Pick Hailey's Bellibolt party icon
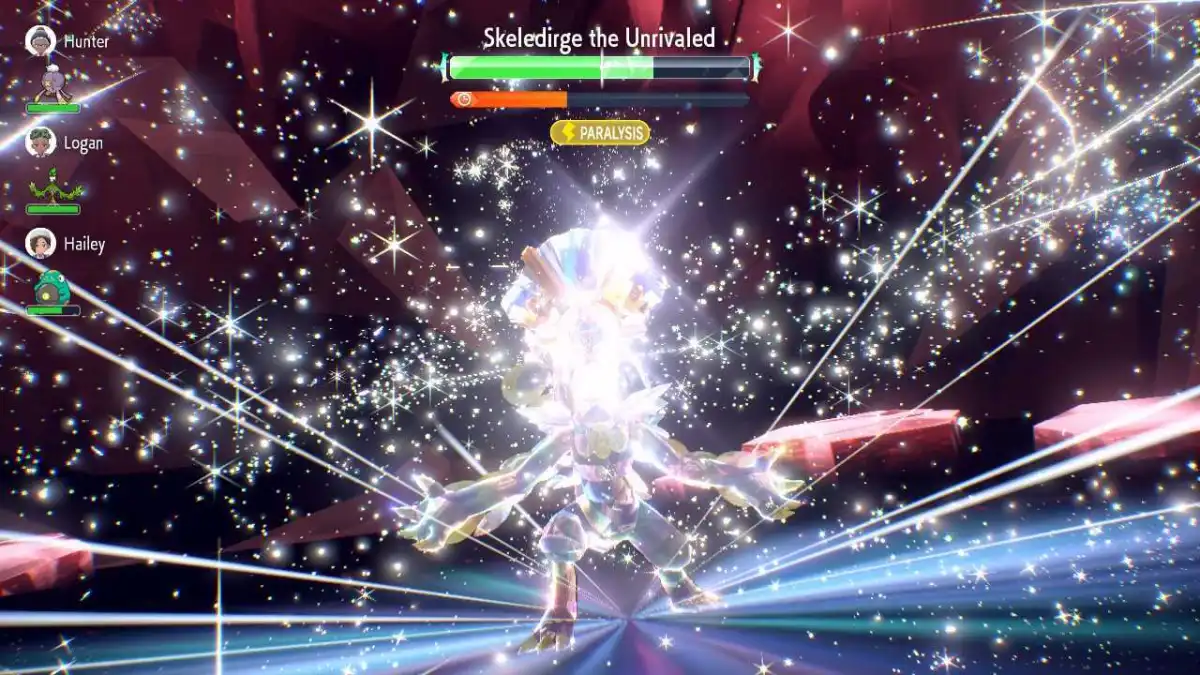This screenshot has height=675, width=1200. (x=51, y=286)
